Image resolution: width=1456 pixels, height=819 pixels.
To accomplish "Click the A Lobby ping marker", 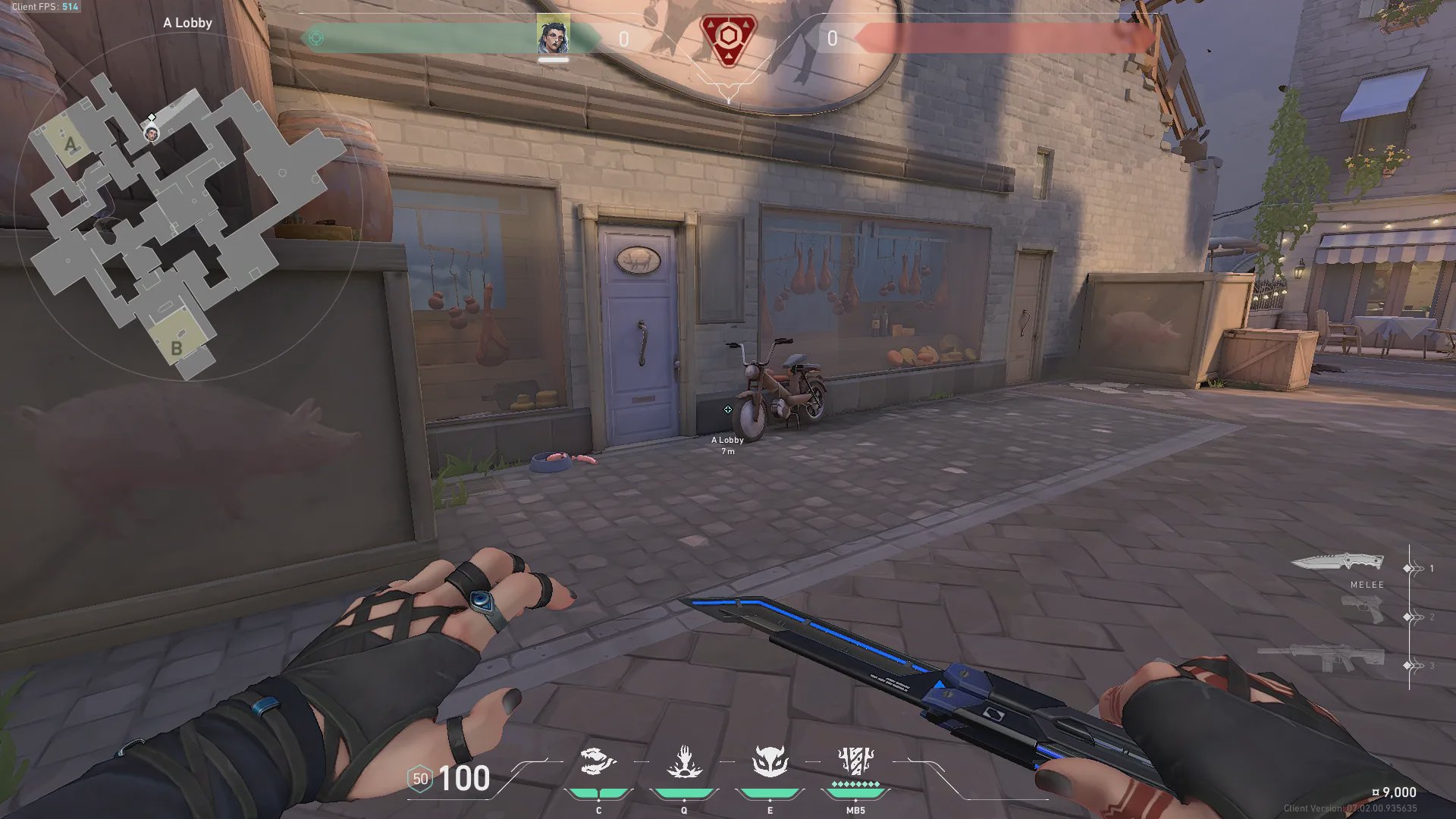I will click(x=728, y=409).
